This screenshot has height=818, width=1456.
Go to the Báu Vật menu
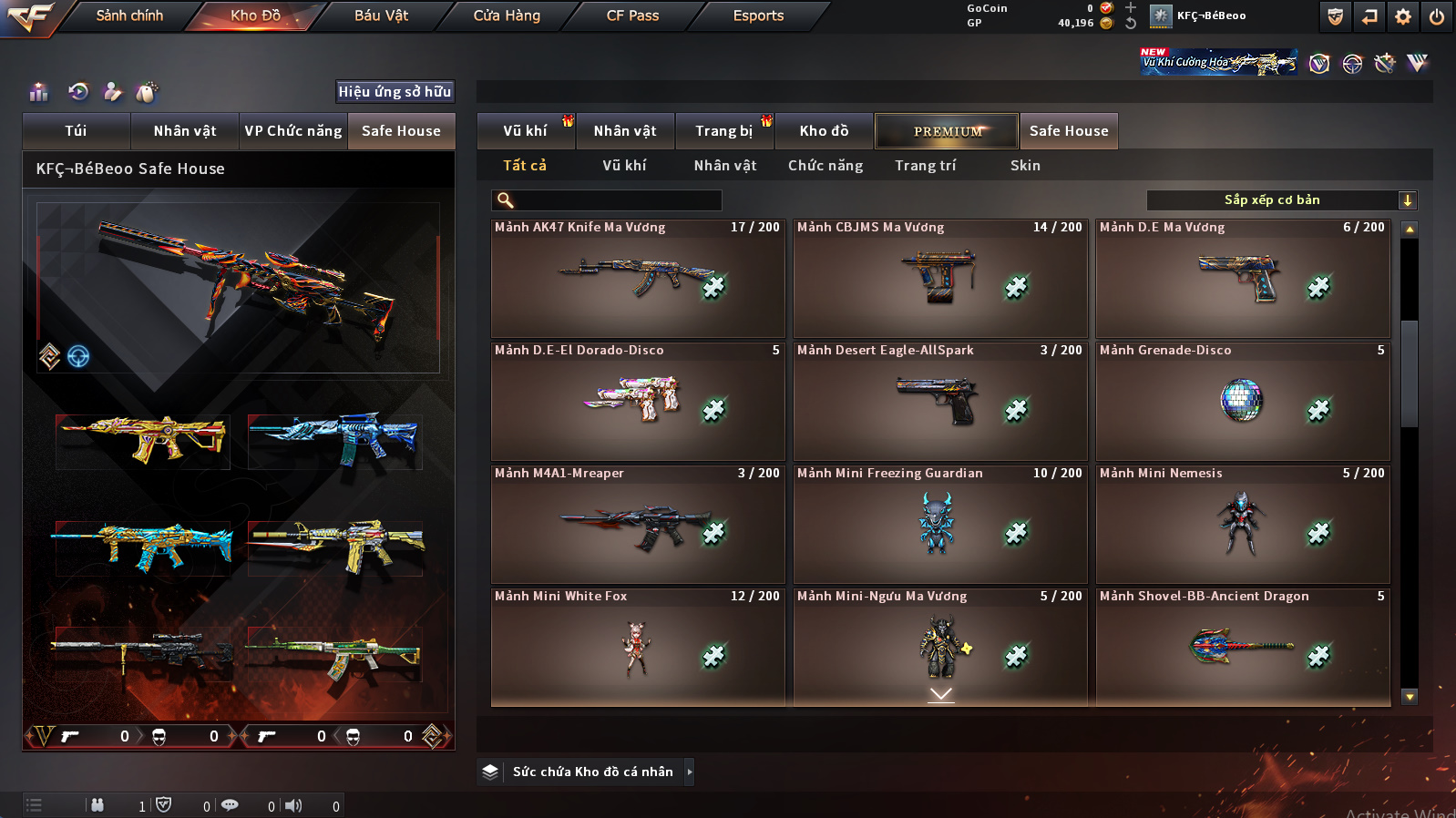click(x=381, y=15)
